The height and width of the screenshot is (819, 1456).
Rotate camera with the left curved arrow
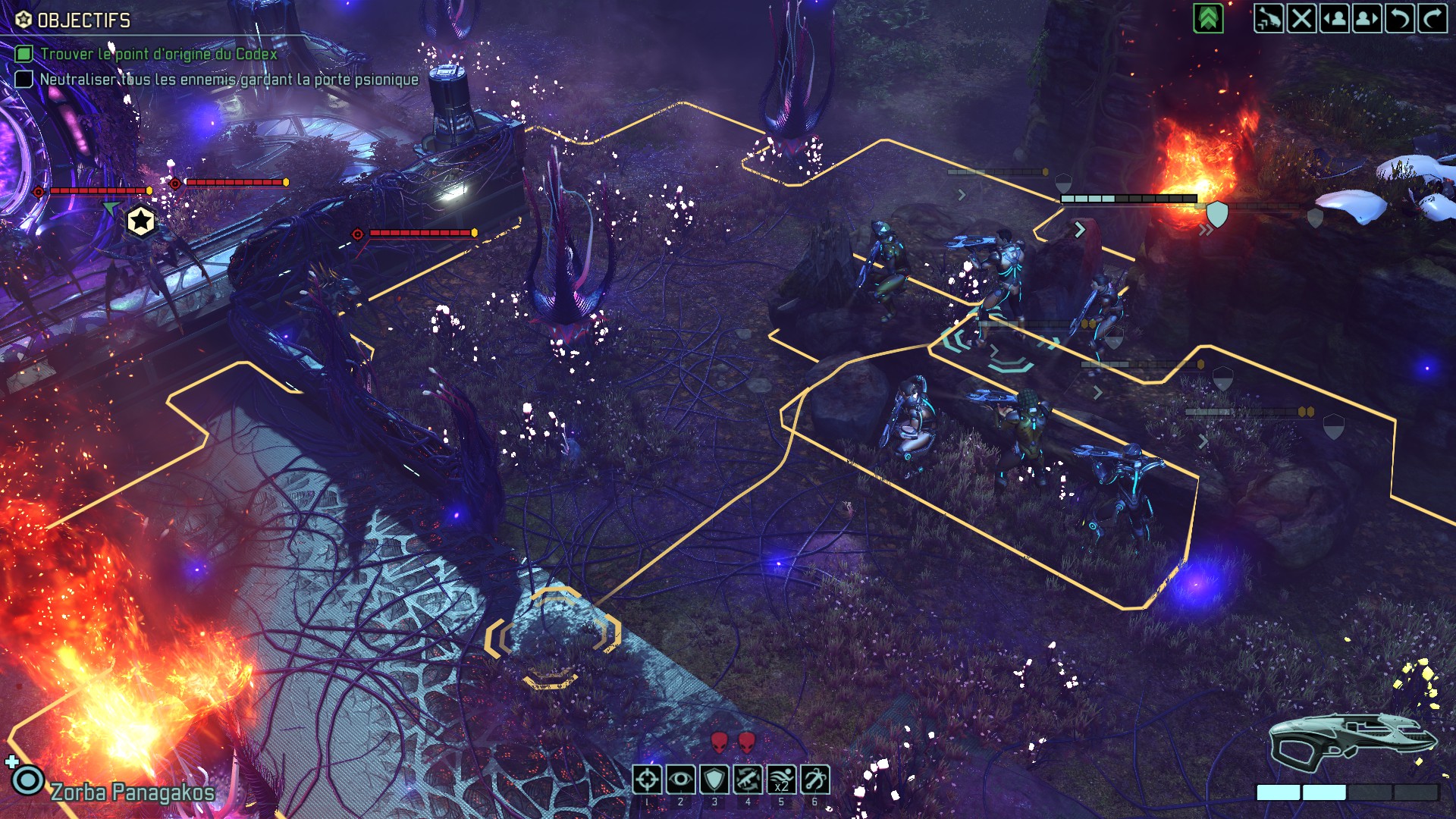click(x=1400, y=18)
